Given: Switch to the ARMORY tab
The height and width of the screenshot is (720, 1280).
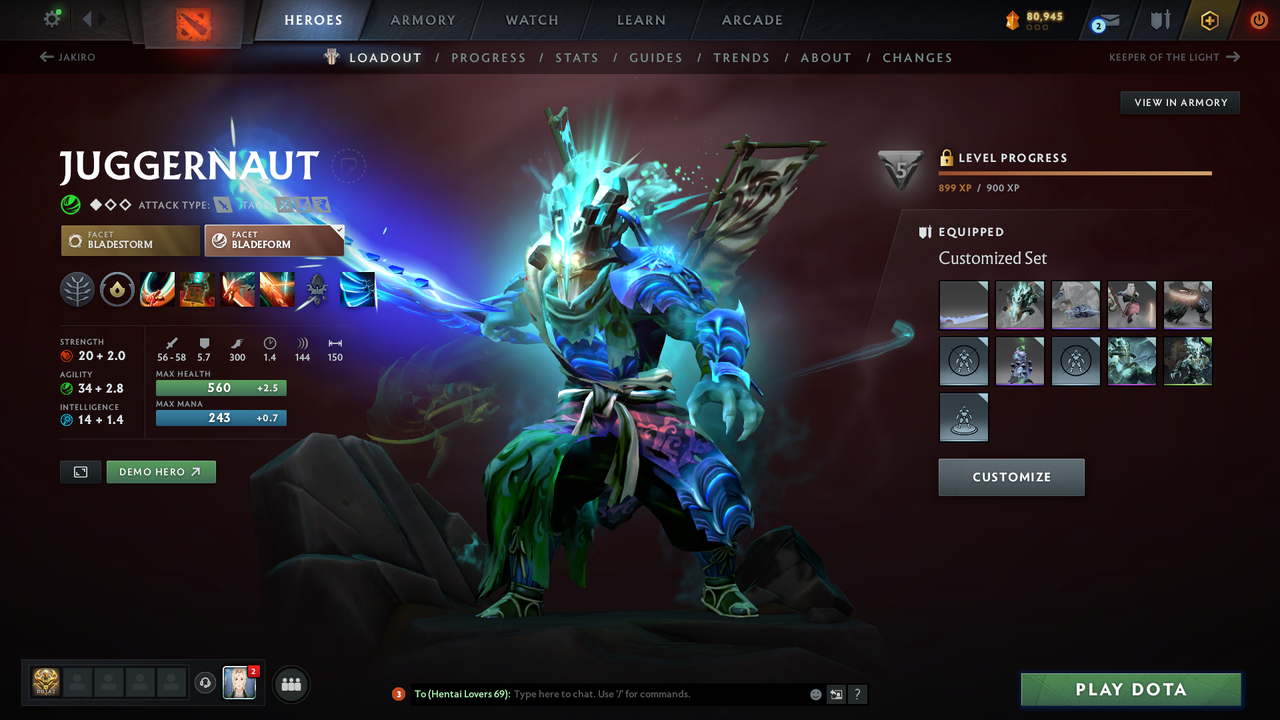Looking at the screenshot, I should click(x=422, y=20).
